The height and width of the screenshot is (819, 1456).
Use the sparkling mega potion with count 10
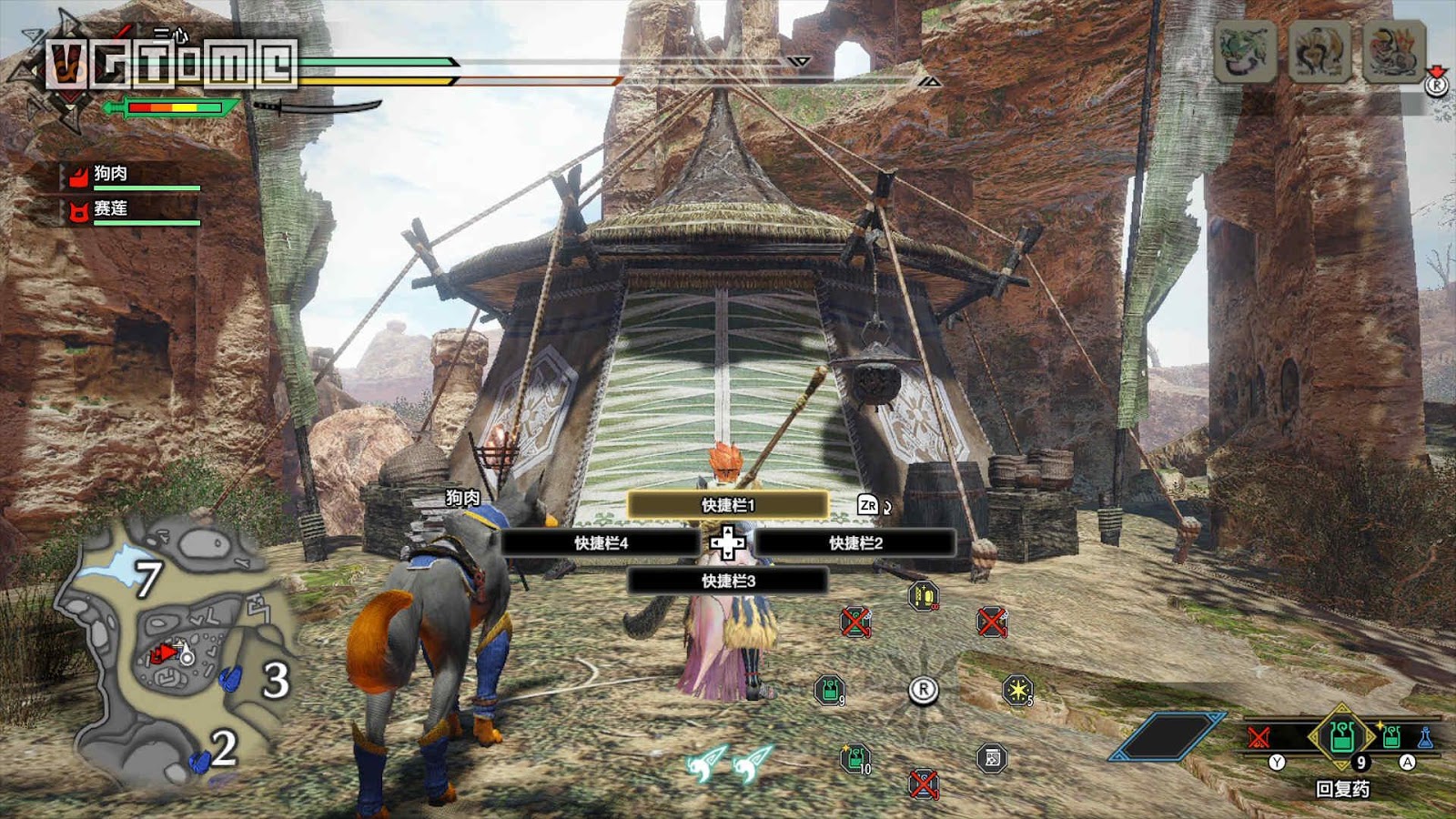(854, 757)
